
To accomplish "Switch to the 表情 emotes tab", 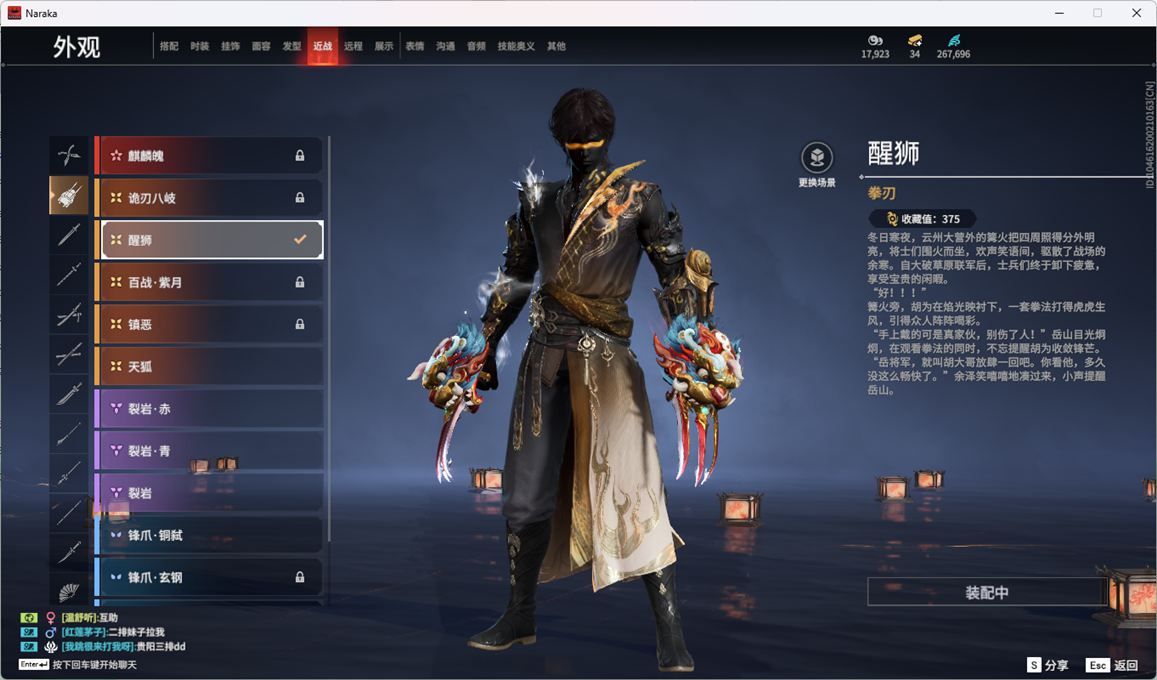I will pyautogui.click(x=415, y=46).
